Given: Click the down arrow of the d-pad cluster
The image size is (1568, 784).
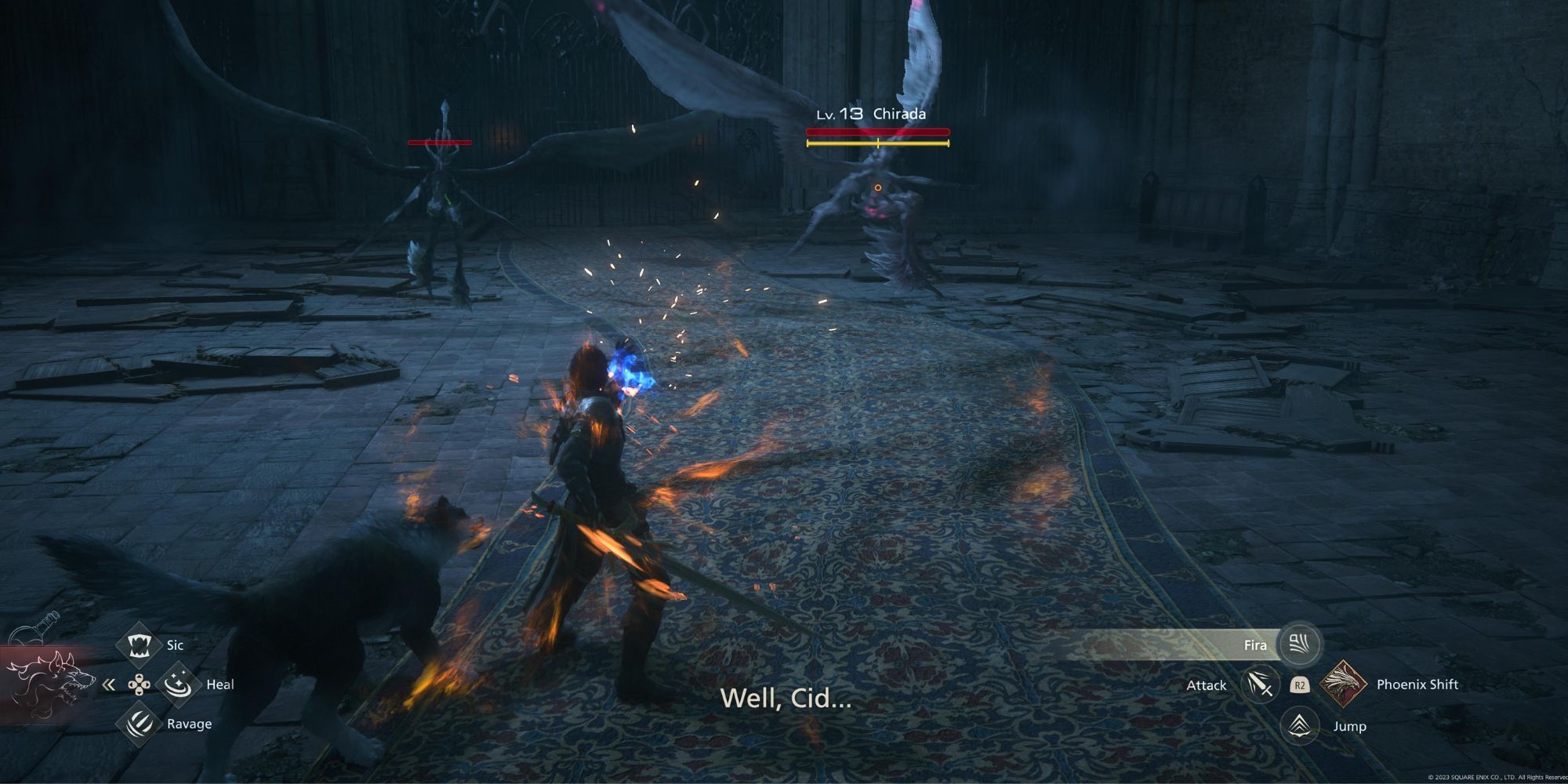Looking at the screenshot, I should point(140,693).
